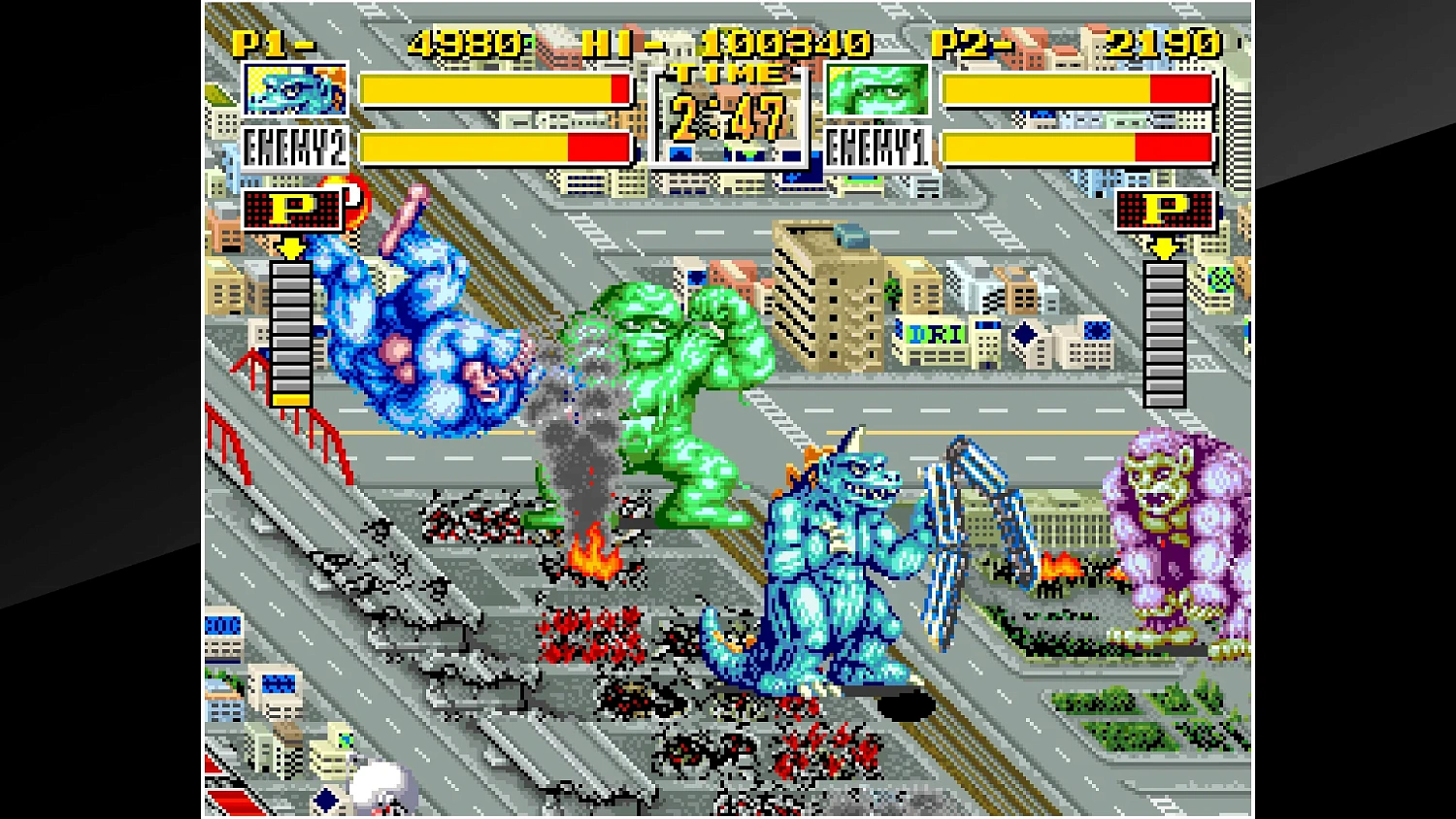This screenshot has width=1456, height=819.
Task: Click the ENEMY1 label on the right
Action: 878,147
